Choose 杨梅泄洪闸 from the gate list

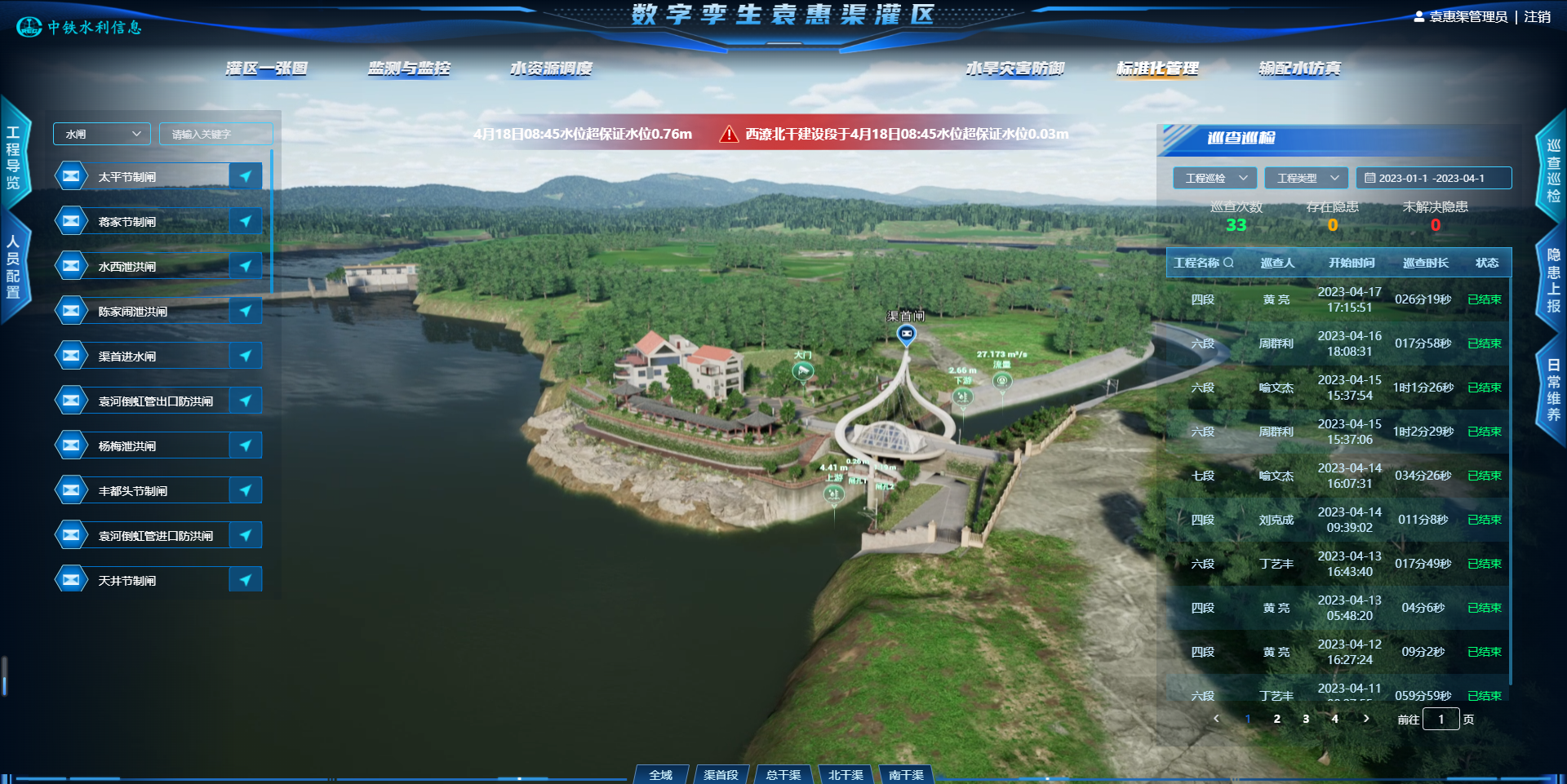[127, 446]
